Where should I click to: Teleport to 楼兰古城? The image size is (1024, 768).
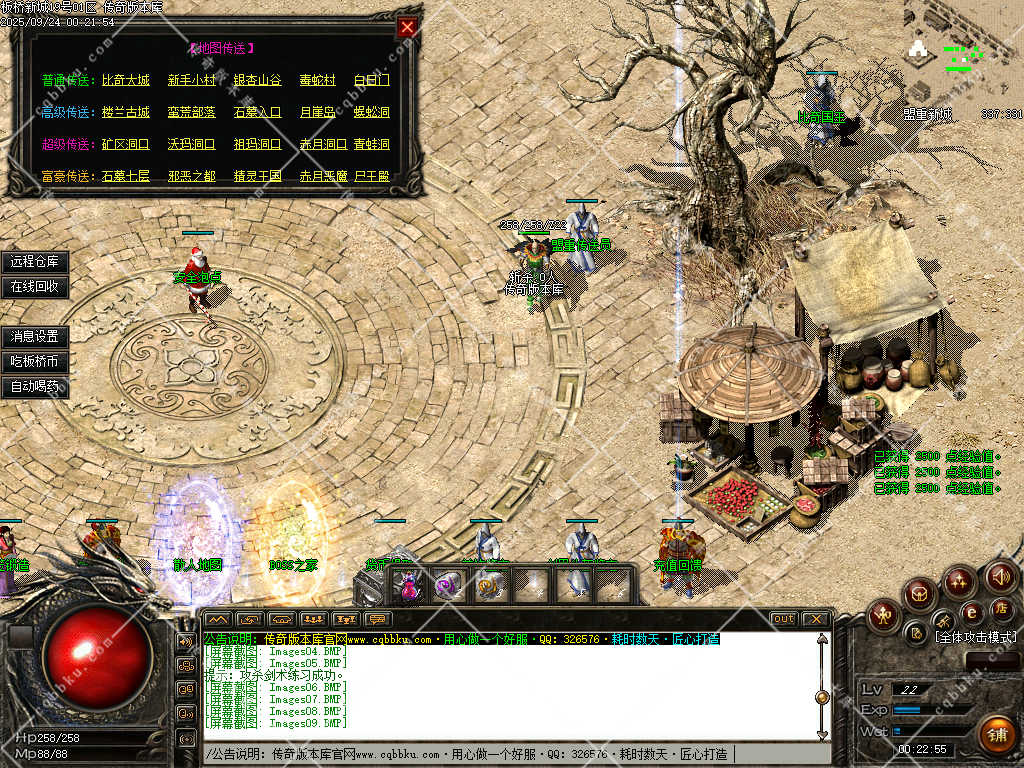tap(125, 112)
